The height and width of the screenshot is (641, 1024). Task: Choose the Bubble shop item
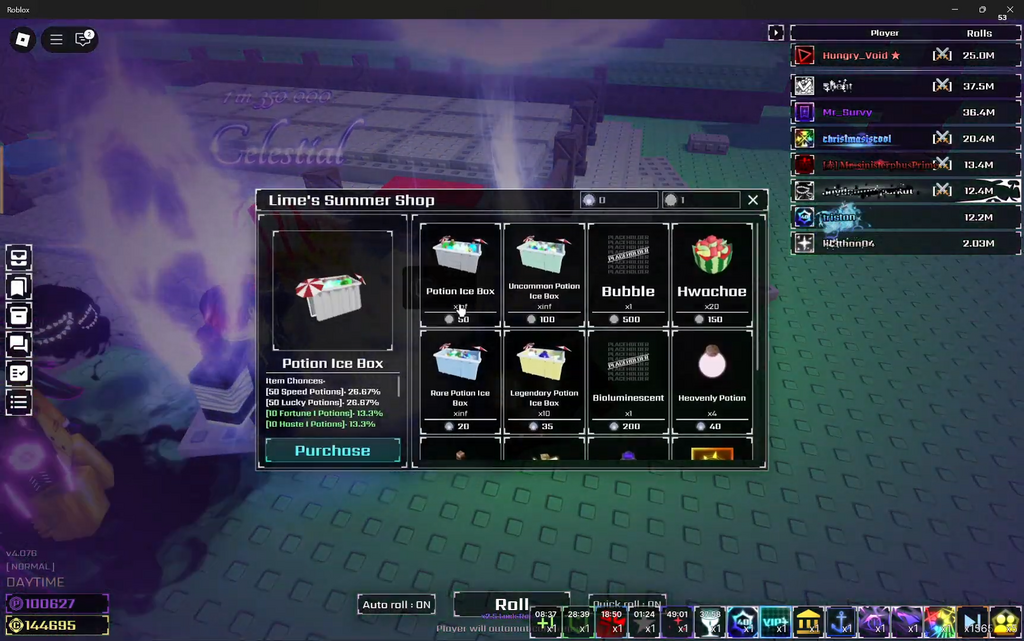pyautogui.click(x=628, y=273)
